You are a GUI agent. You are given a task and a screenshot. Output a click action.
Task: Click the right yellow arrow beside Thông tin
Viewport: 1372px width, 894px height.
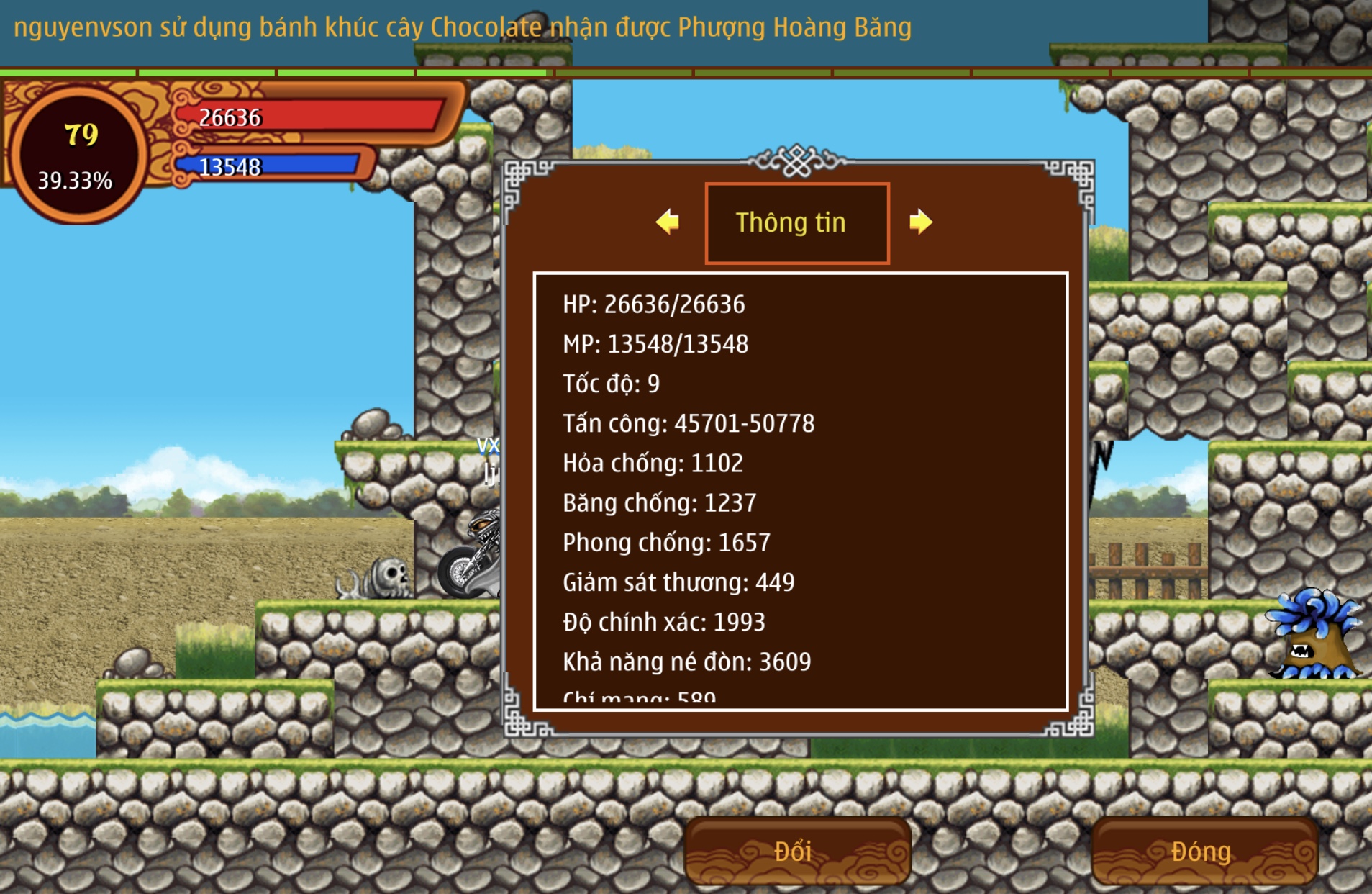click(x=920, y=222)
